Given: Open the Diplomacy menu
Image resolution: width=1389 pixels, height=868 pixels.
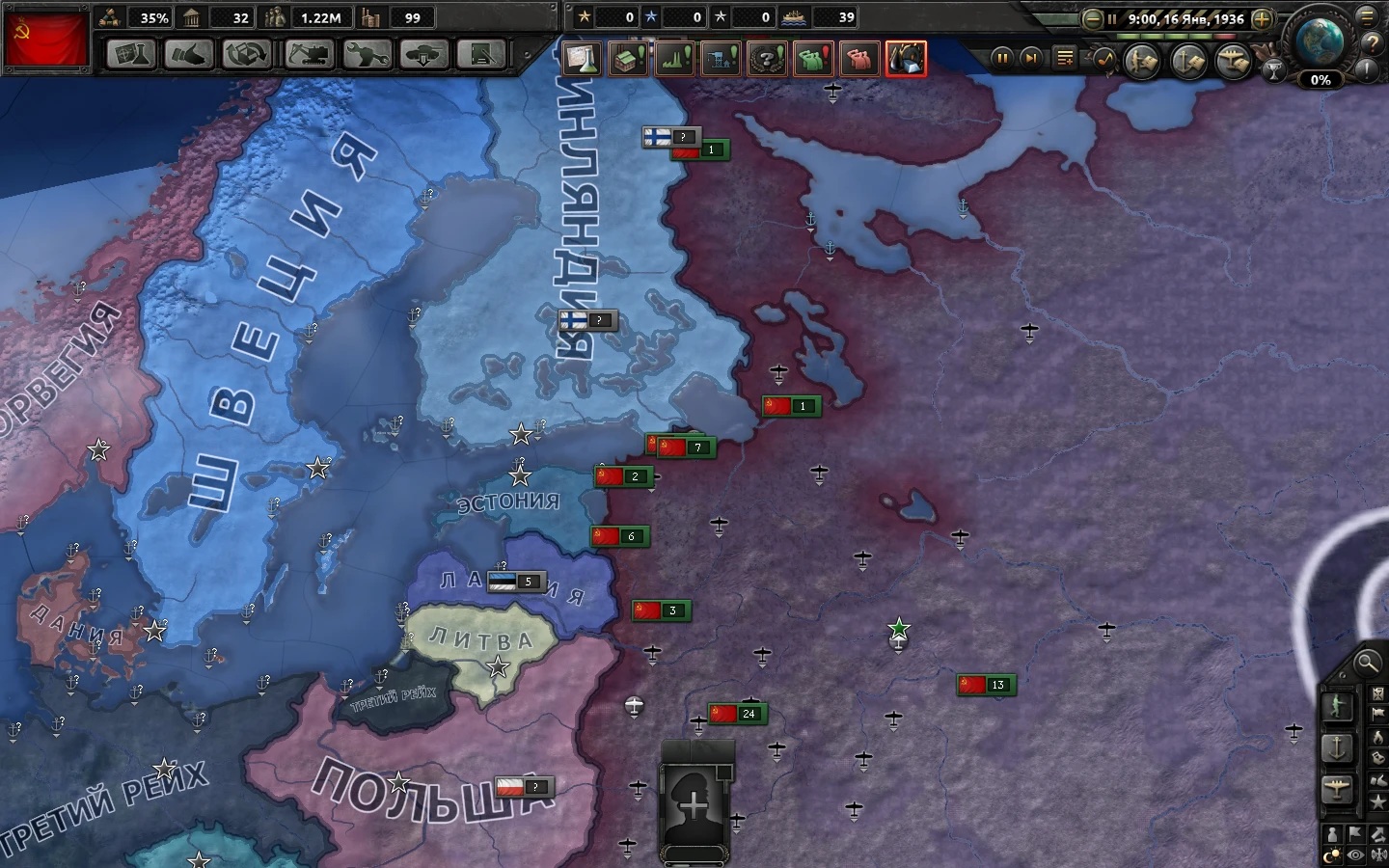Looking at the screenshot, I should click(x=189, y=55).
